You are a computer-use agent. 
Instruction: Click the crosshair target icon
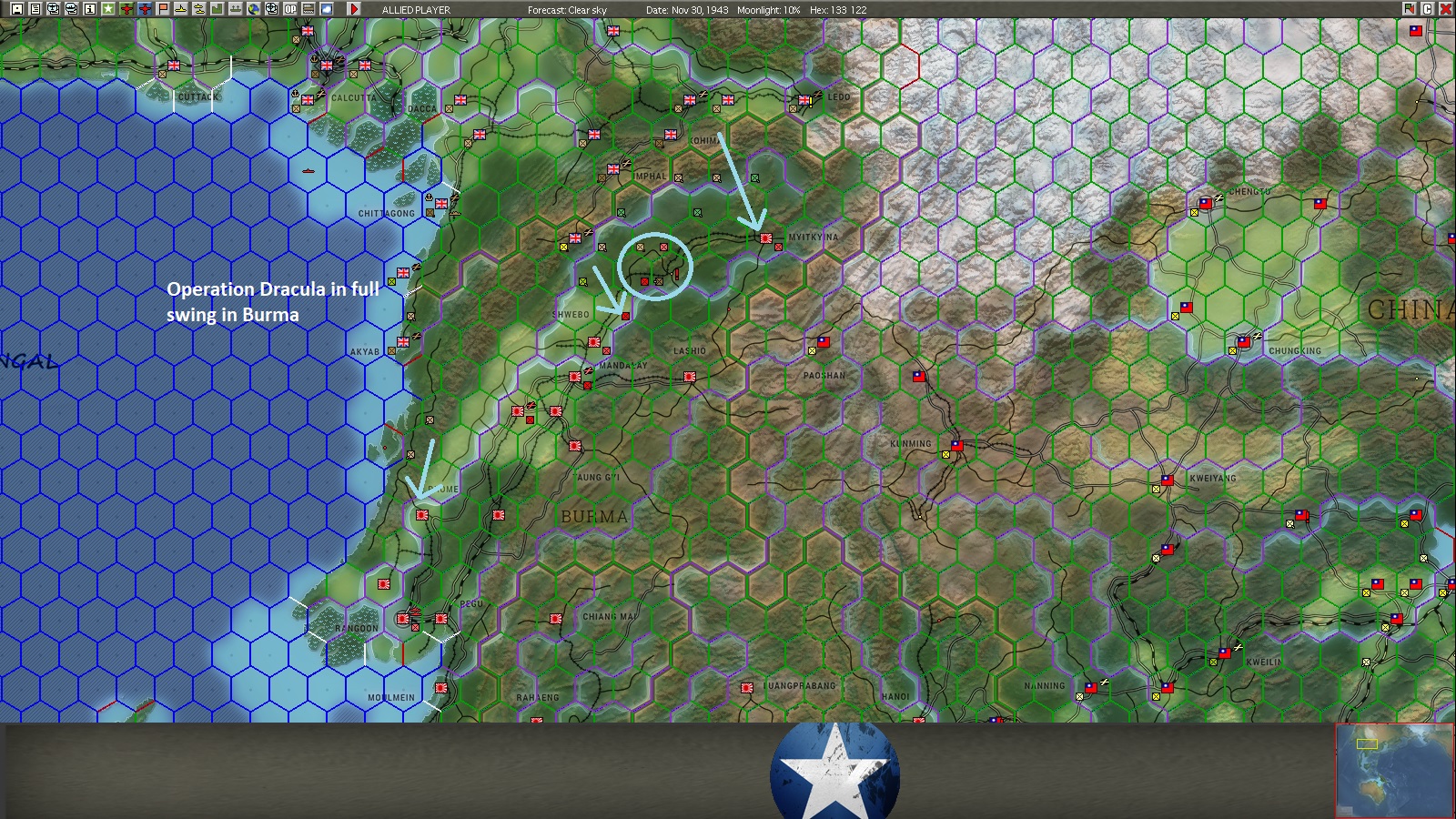tap(273, 9)
